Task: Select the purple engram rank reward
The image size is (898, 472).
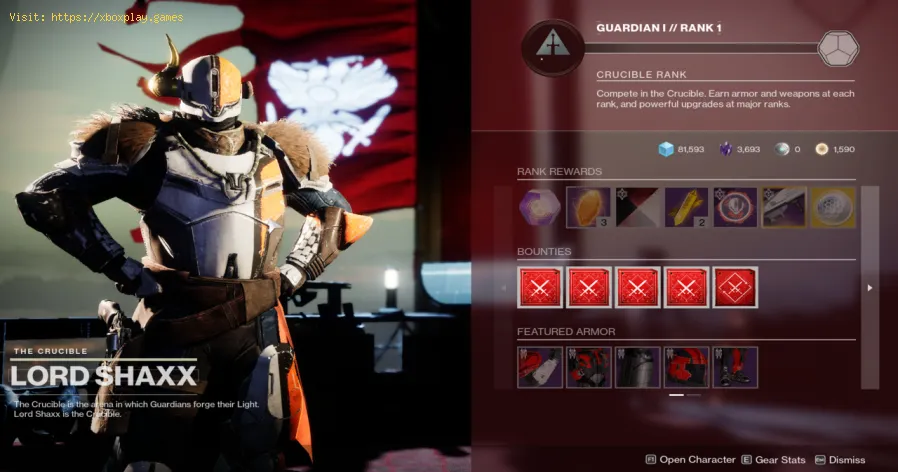Action: point(540,208)
